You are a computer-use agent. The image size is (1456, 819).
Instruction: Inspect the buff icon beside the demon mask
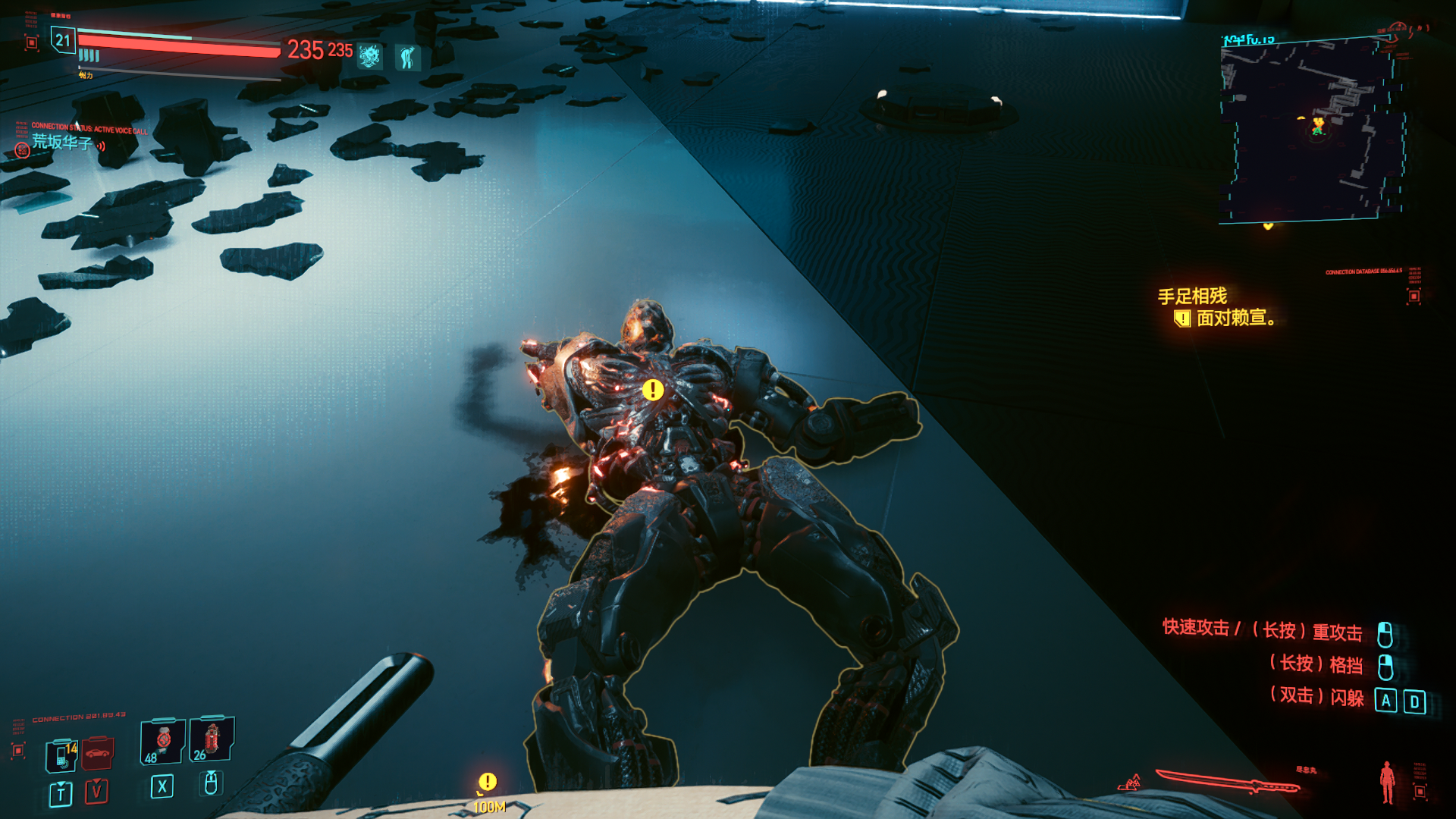tap(407, 57)
